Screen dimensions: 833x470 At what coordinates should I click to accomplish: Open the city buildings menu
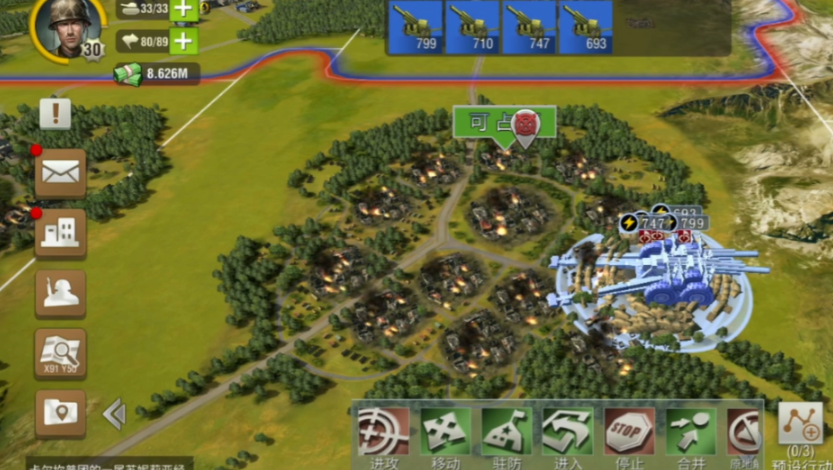pyautogui.click(x=60, y=233)
